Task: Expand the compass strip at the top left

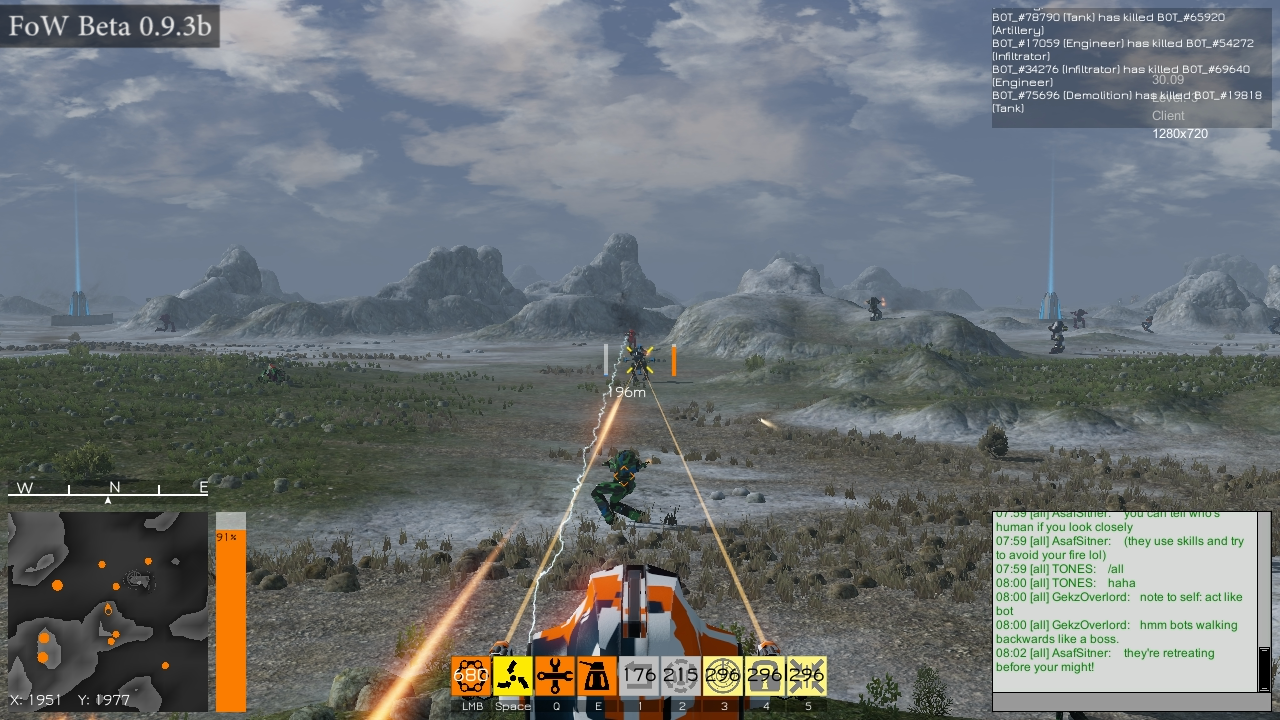Action: (x=107, y=490)
